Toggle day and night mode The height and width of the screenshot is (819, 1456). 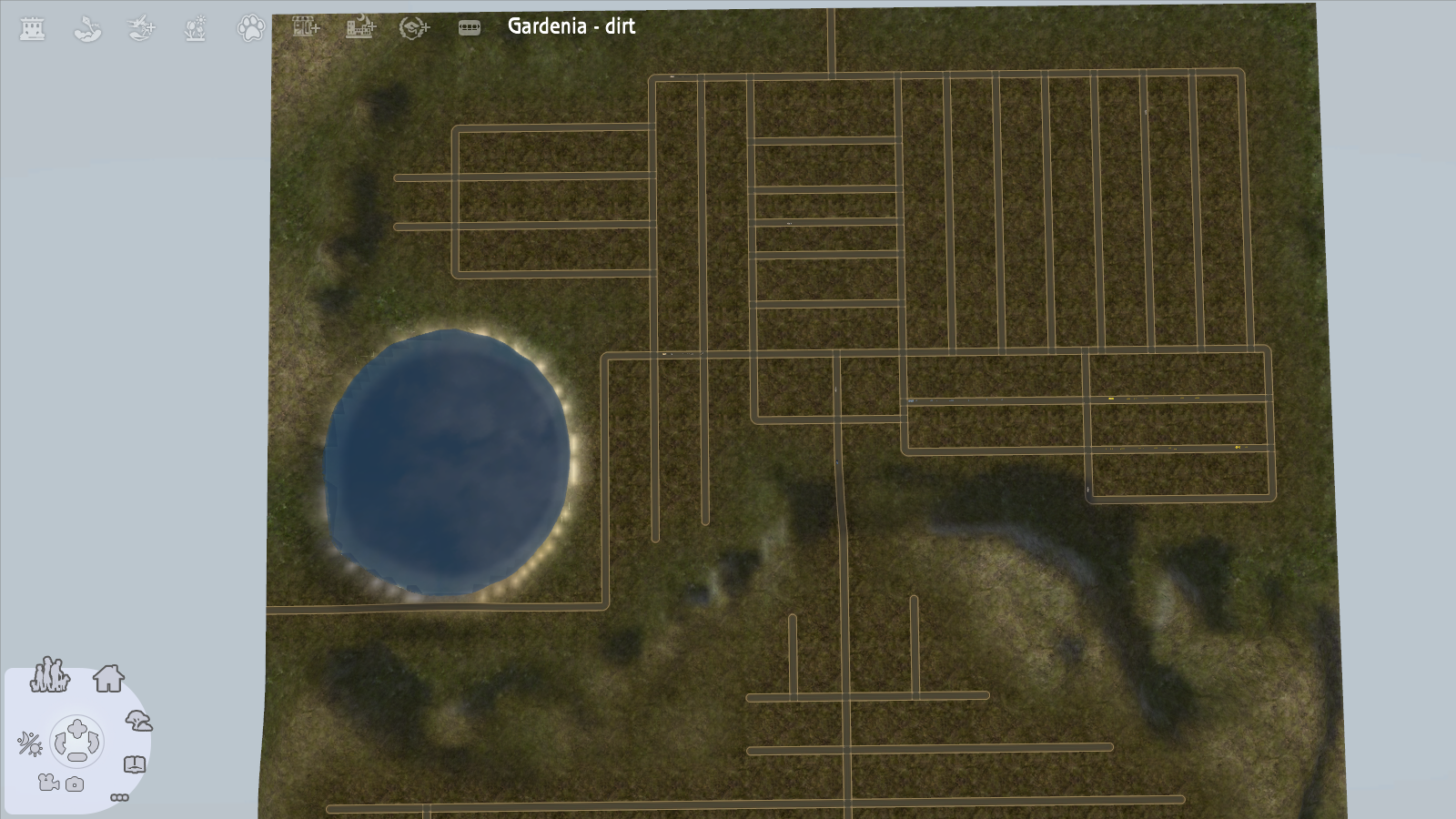[x=30, y=743]
